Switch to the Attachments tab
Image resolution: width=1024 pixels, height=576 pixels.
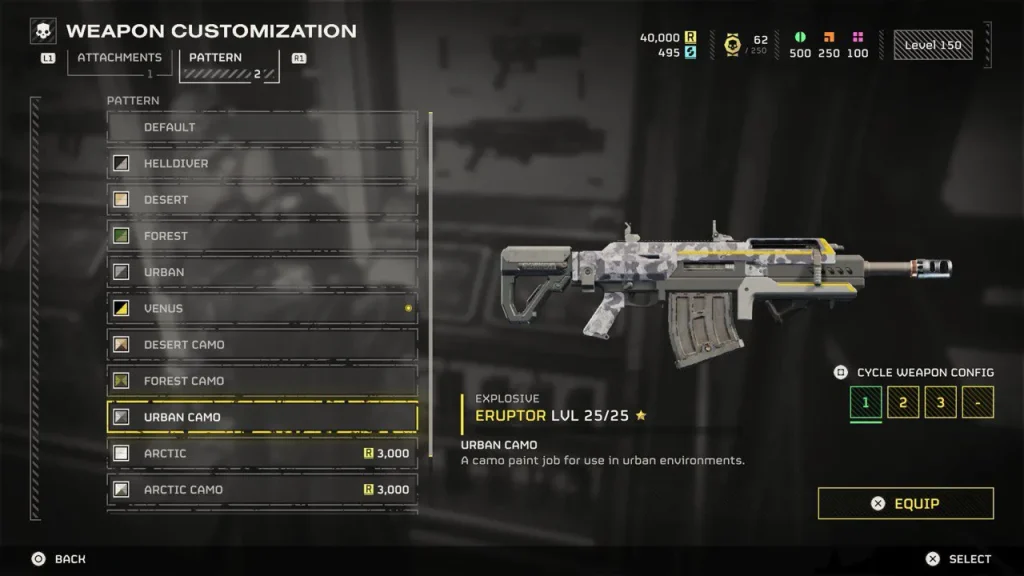120,58
